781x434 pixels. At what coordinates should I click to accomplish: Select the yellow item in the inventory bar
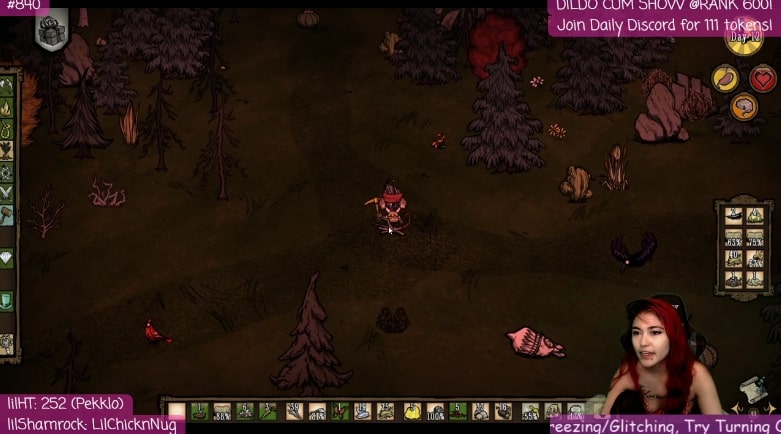point(414,411)
